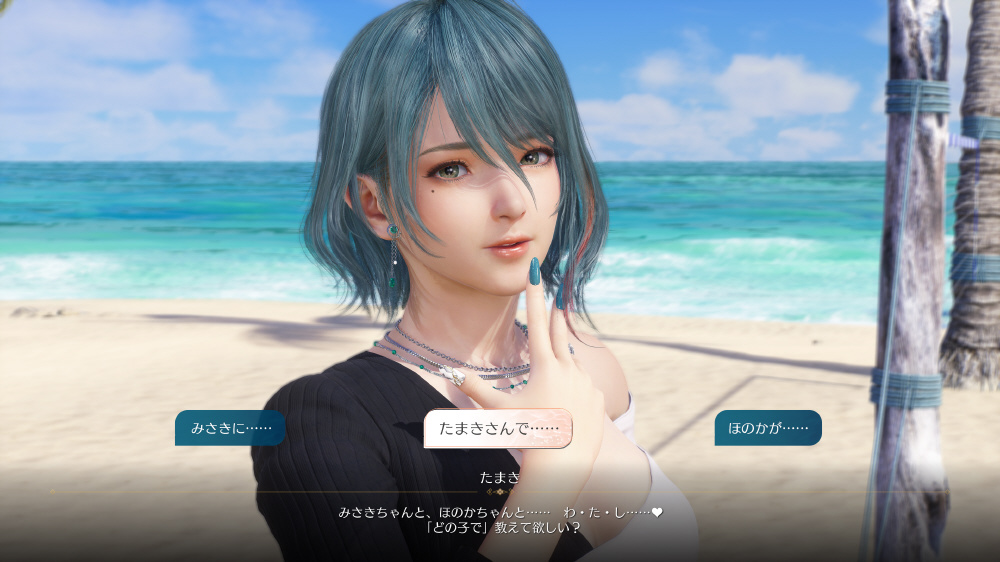Choose the みさきに…… dialogue option
Screen dimensions: 1000x562
point(230,428)
